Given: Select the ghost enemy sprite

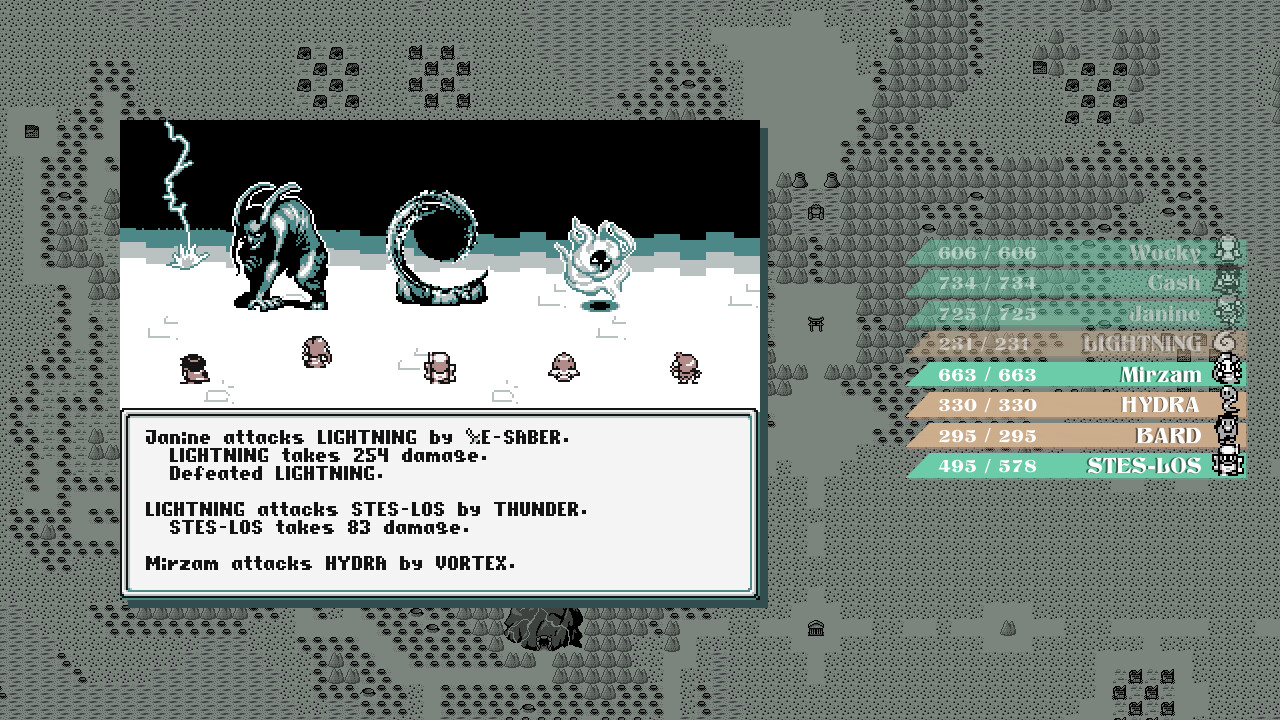Looking at the screenshot, I should [596, 255].
